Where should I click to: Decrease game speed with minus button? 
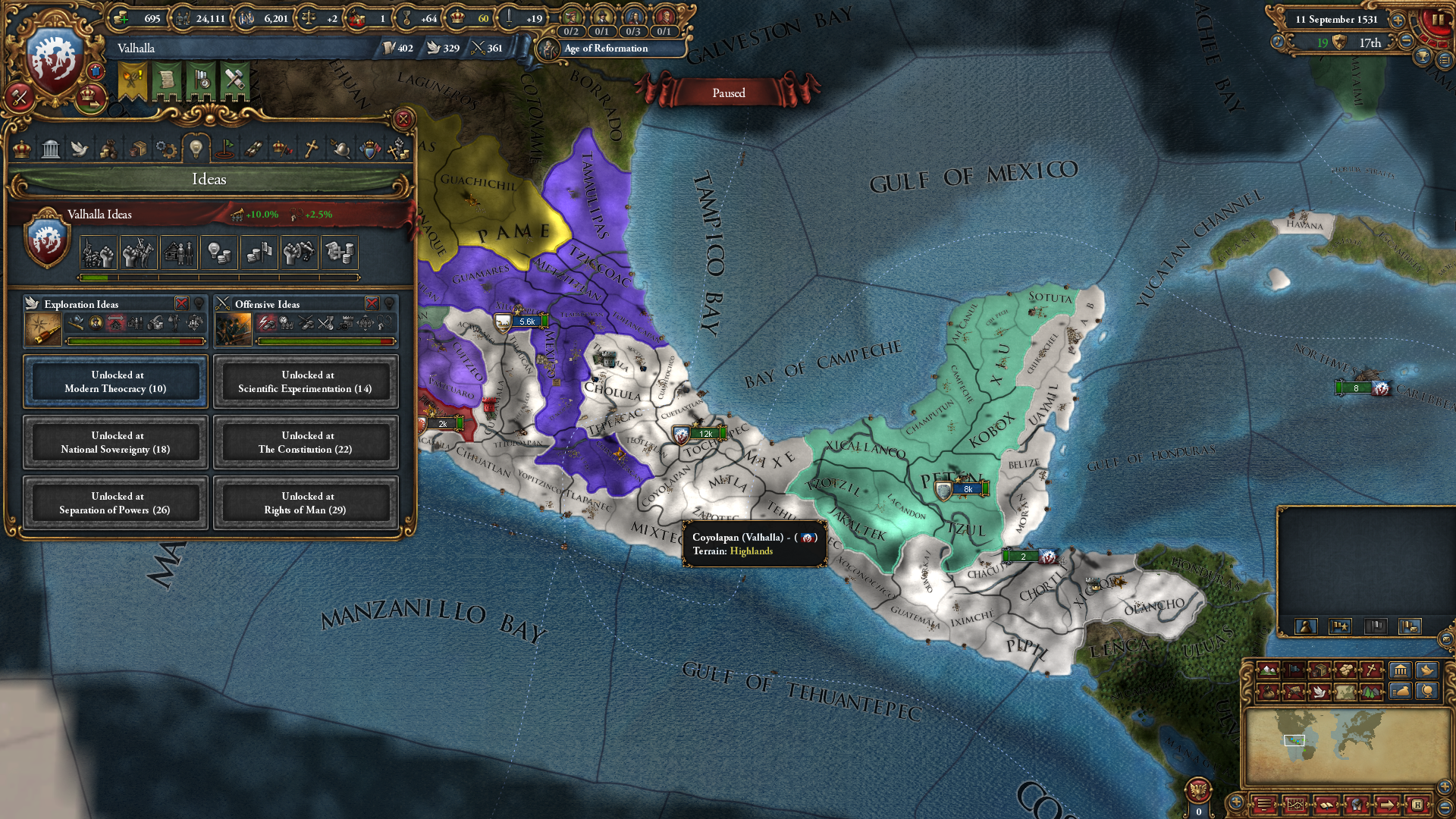pos(1406,42)
